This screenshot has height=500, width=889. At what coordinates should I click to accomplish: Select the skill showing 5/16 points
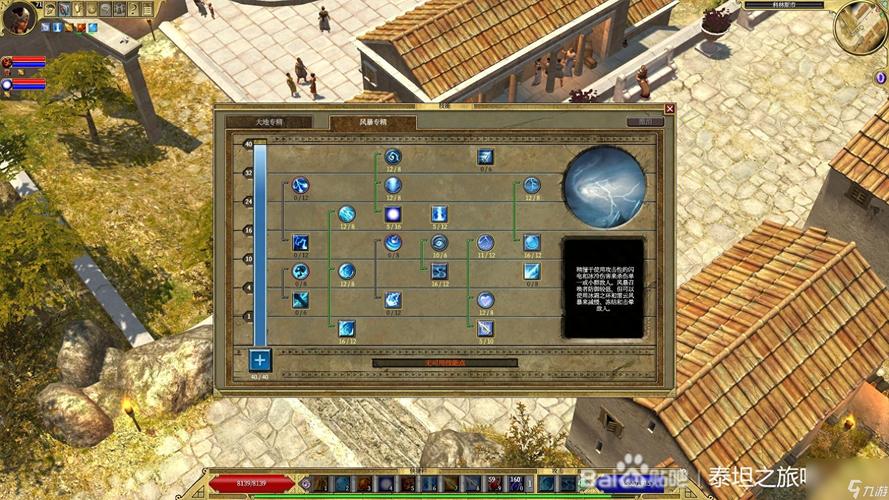(393, 214)
